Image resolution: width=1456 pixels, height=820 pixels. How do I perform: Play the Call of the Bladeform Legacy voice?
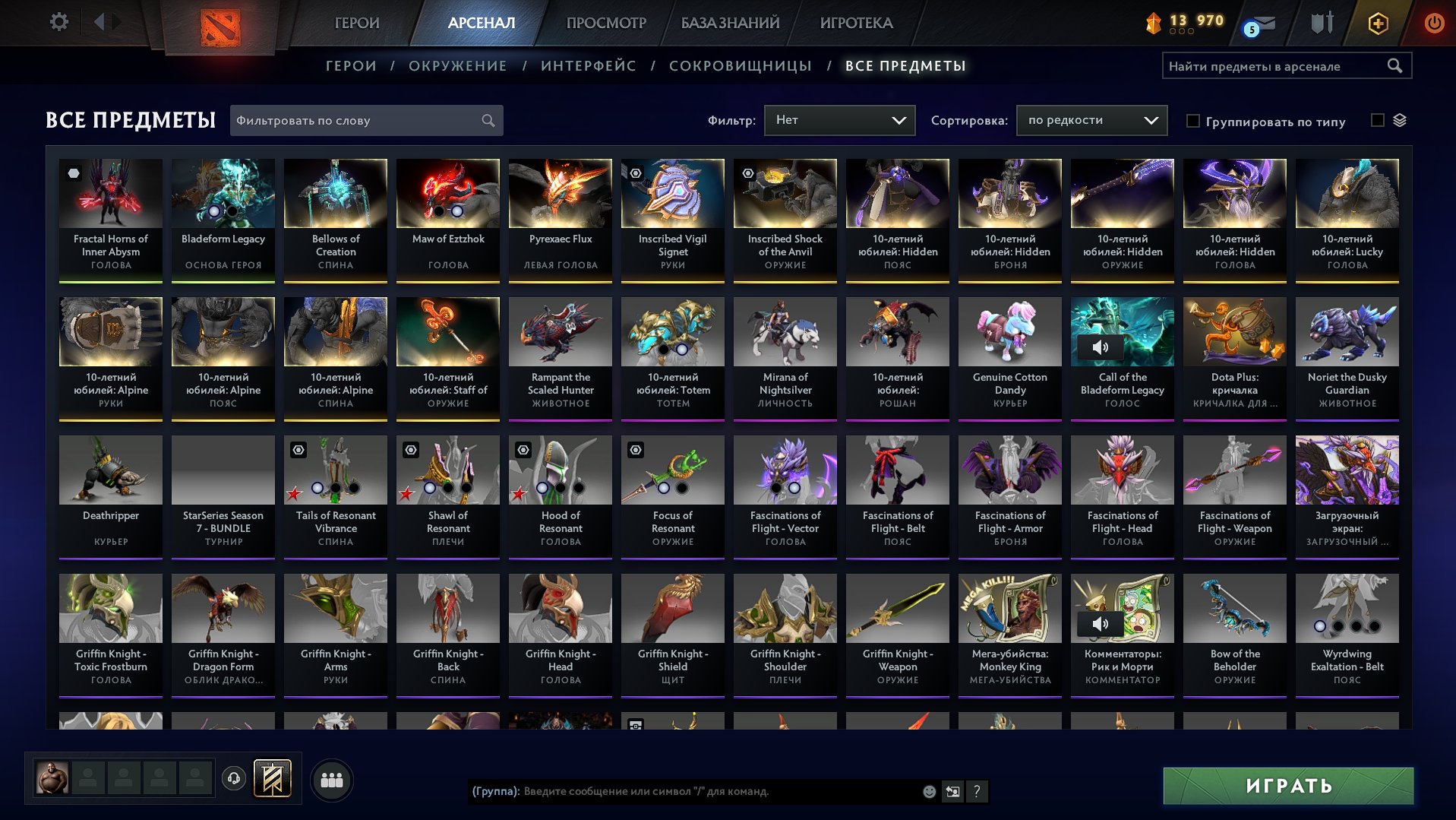click(x=1100, y=347)
